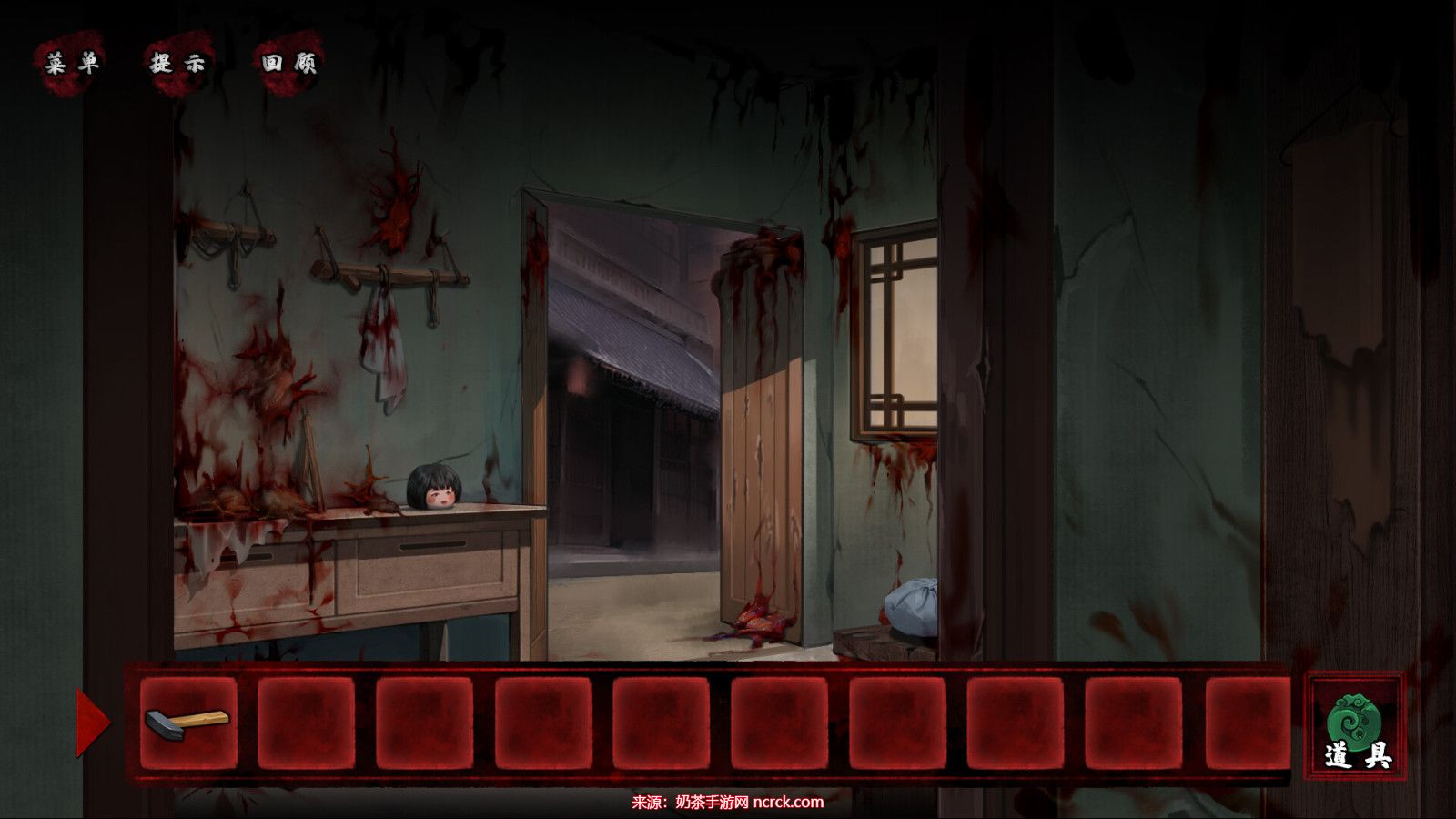Open the 回顾 review log
Screen dimensions: 1456x819
[288, 63]
